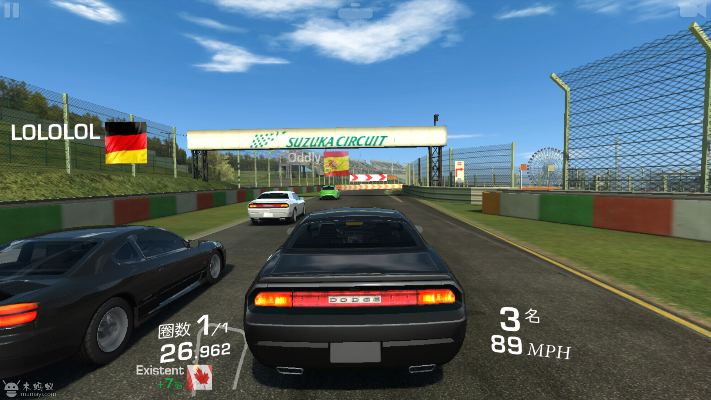
Task: Switch the camera view
Action: point(690,9)
